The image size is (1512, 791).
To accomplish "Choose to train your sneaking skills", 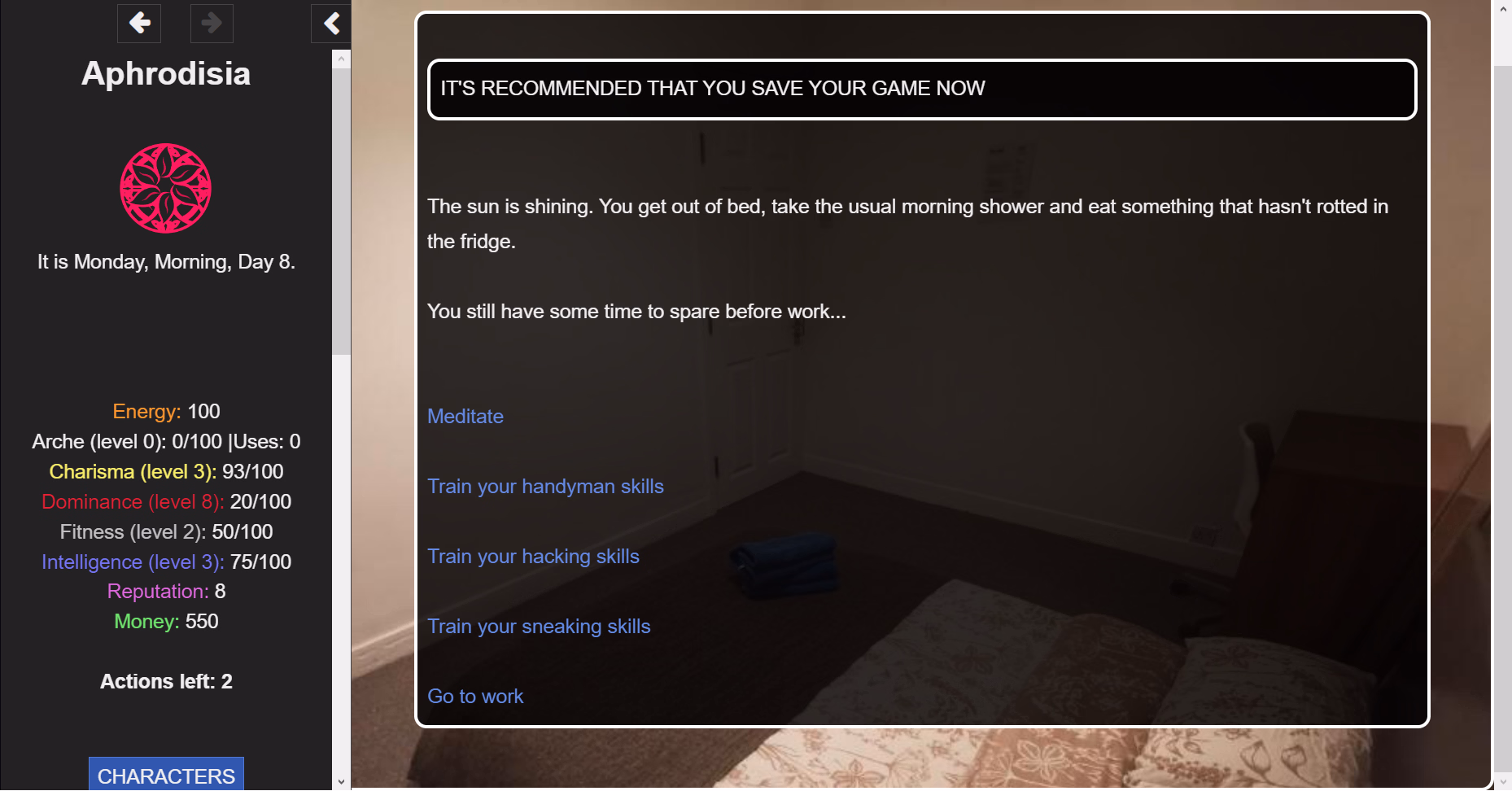I will click(539, 627).
